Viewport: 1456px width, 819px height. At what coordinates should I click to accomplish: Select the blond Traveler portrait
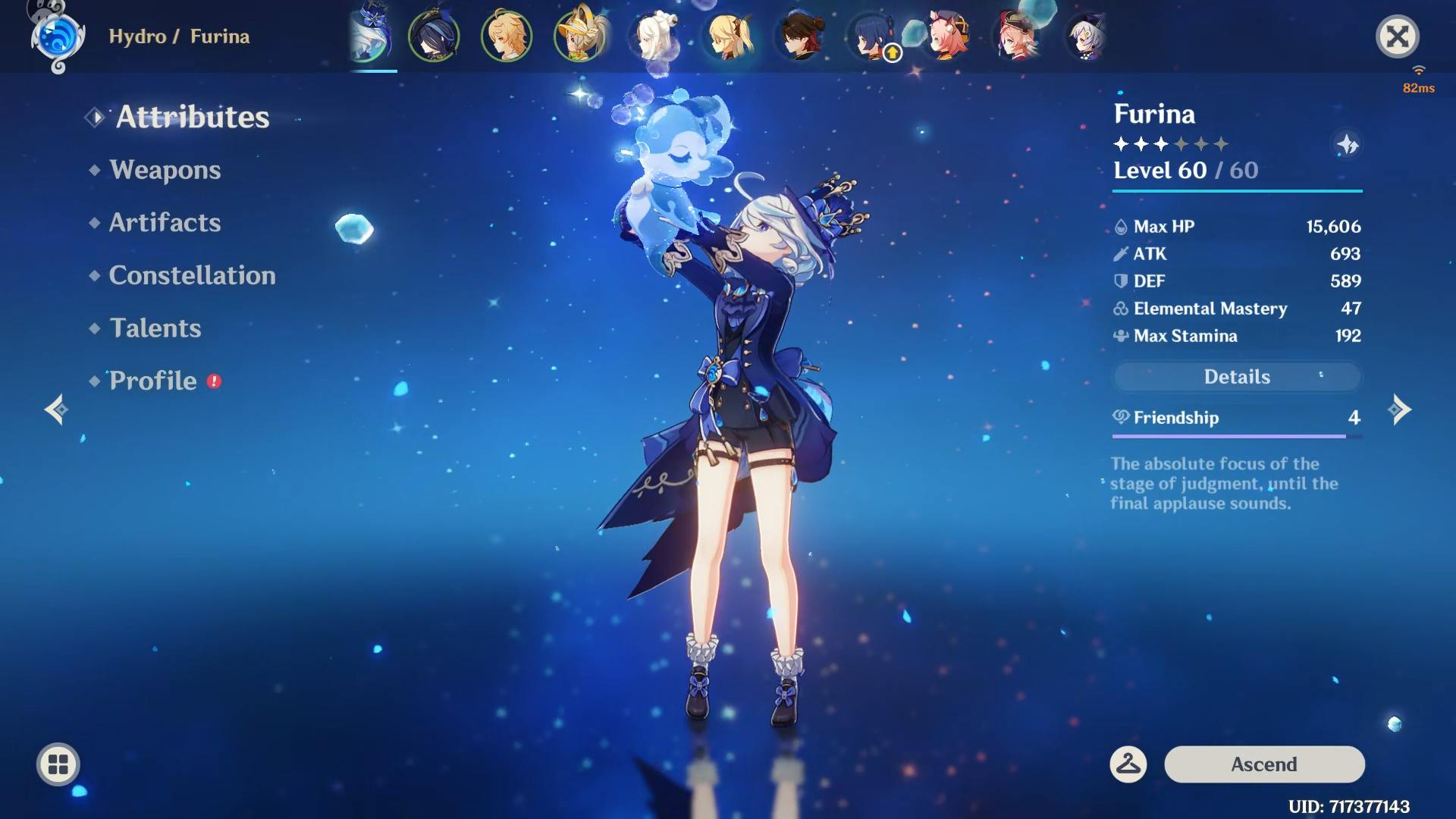point(507,36)
